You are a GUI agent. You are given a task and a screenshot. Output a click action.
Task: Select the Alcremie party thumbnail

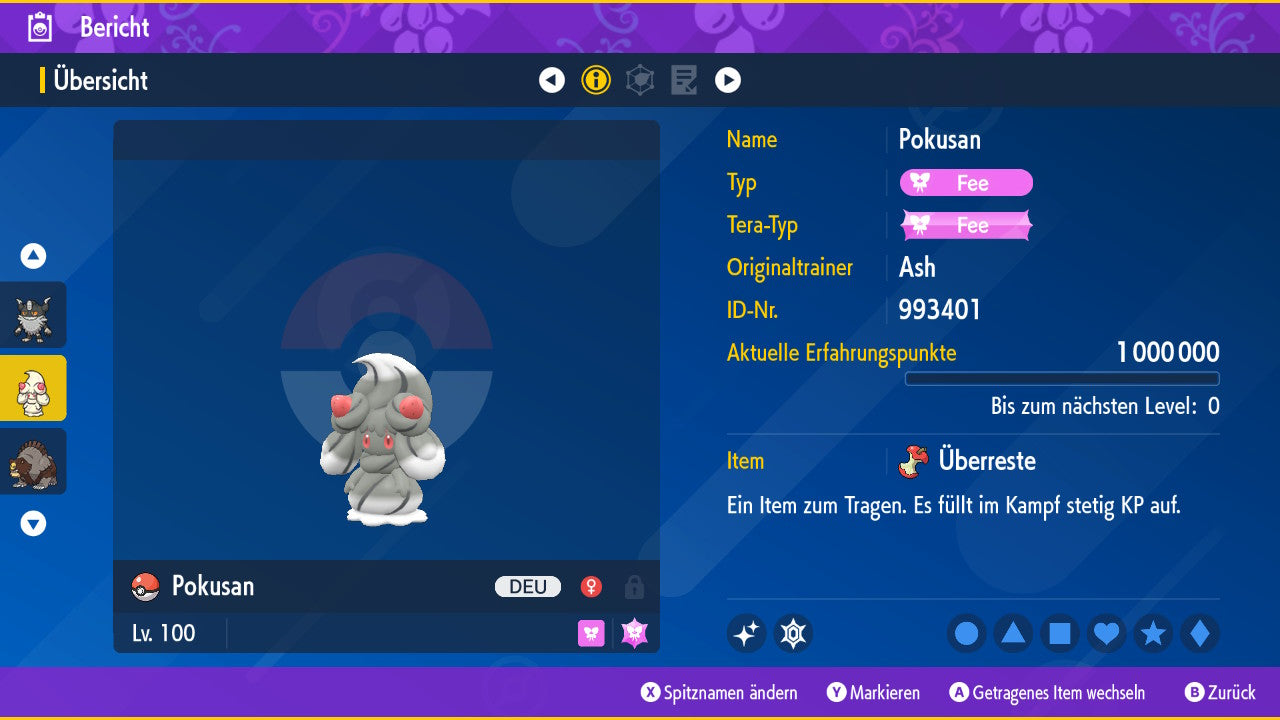point(33,388)
